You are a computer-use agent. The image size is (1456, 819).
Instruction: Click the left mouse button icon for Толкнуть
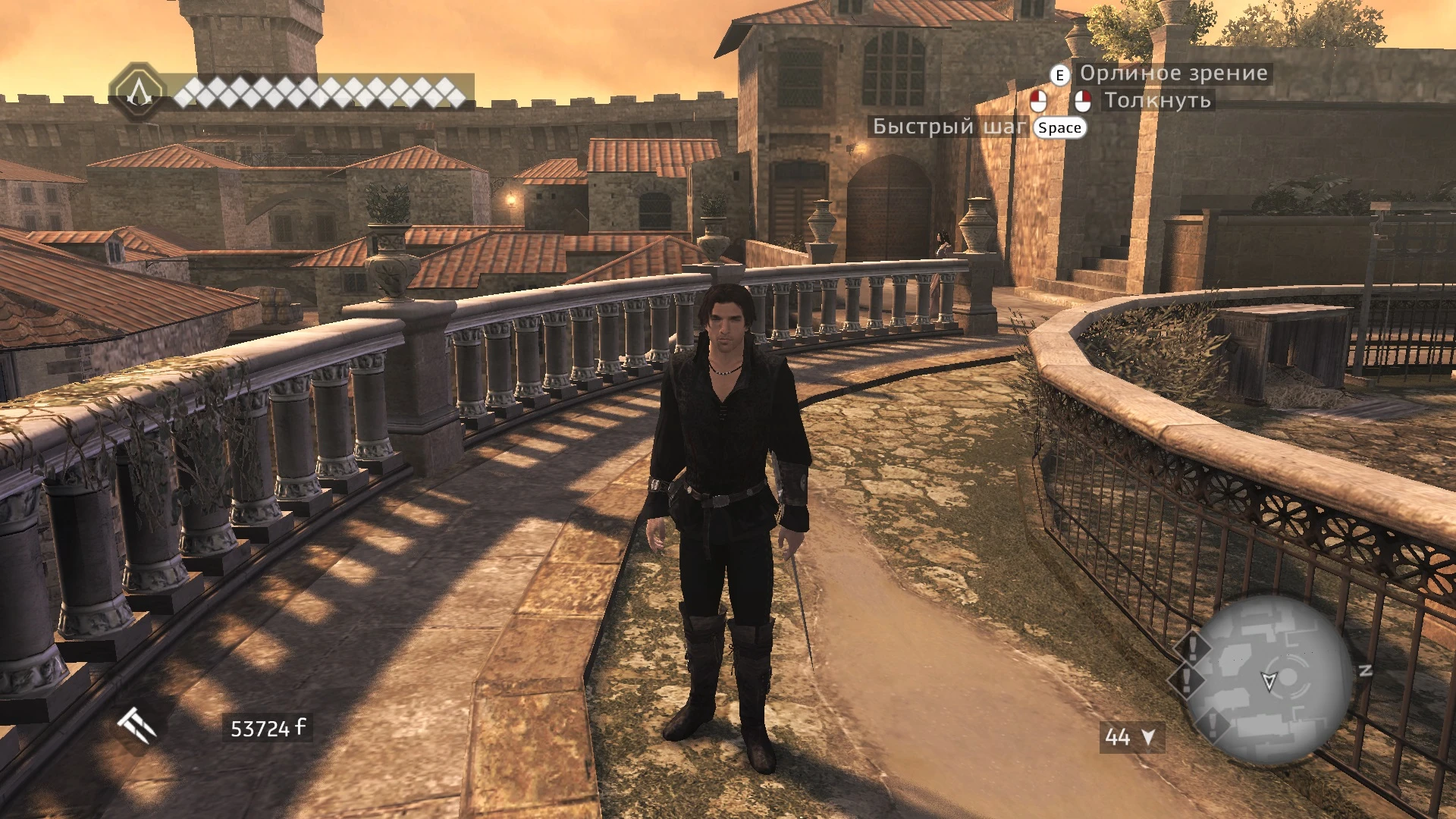pos(1039,99)
